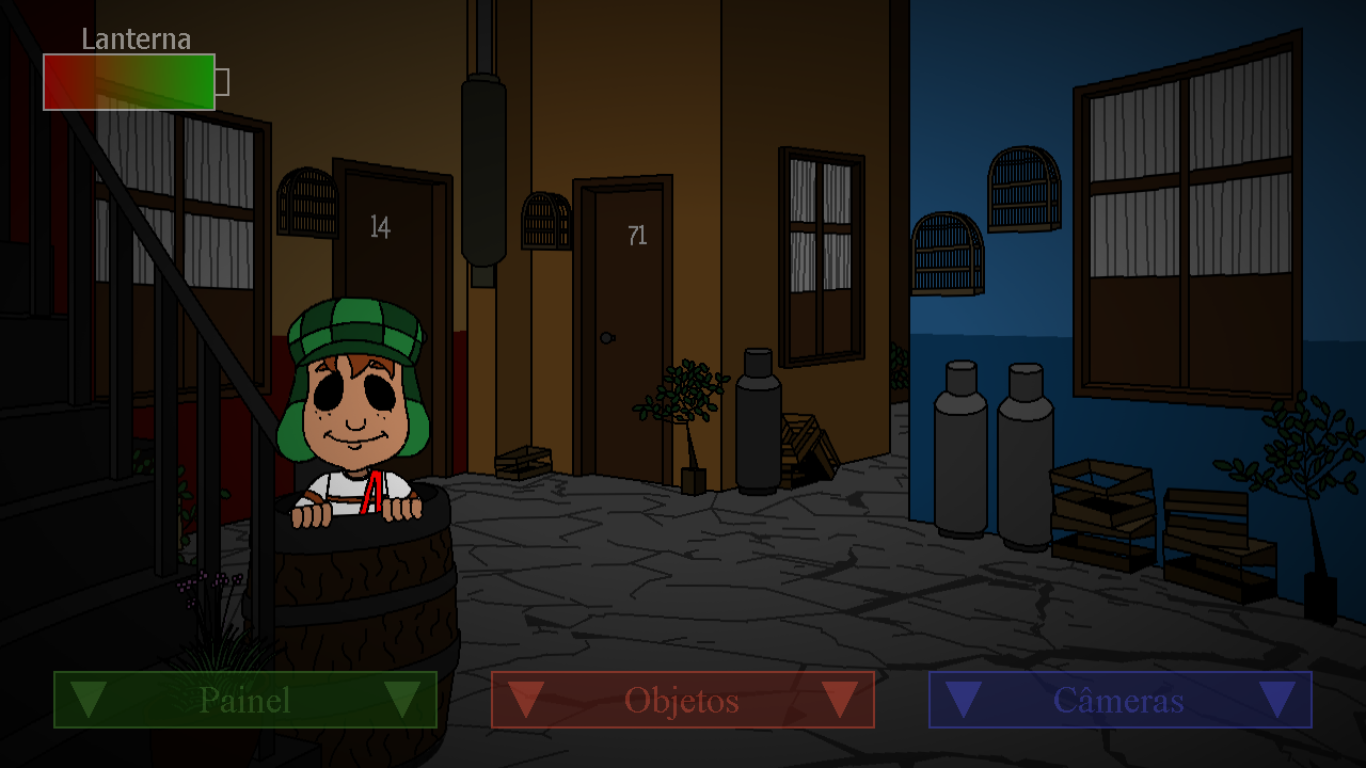This screenshot has width=1366, height=768.
Task: Select Chaves peeking out of the barrel
Action: pos(357,400)
